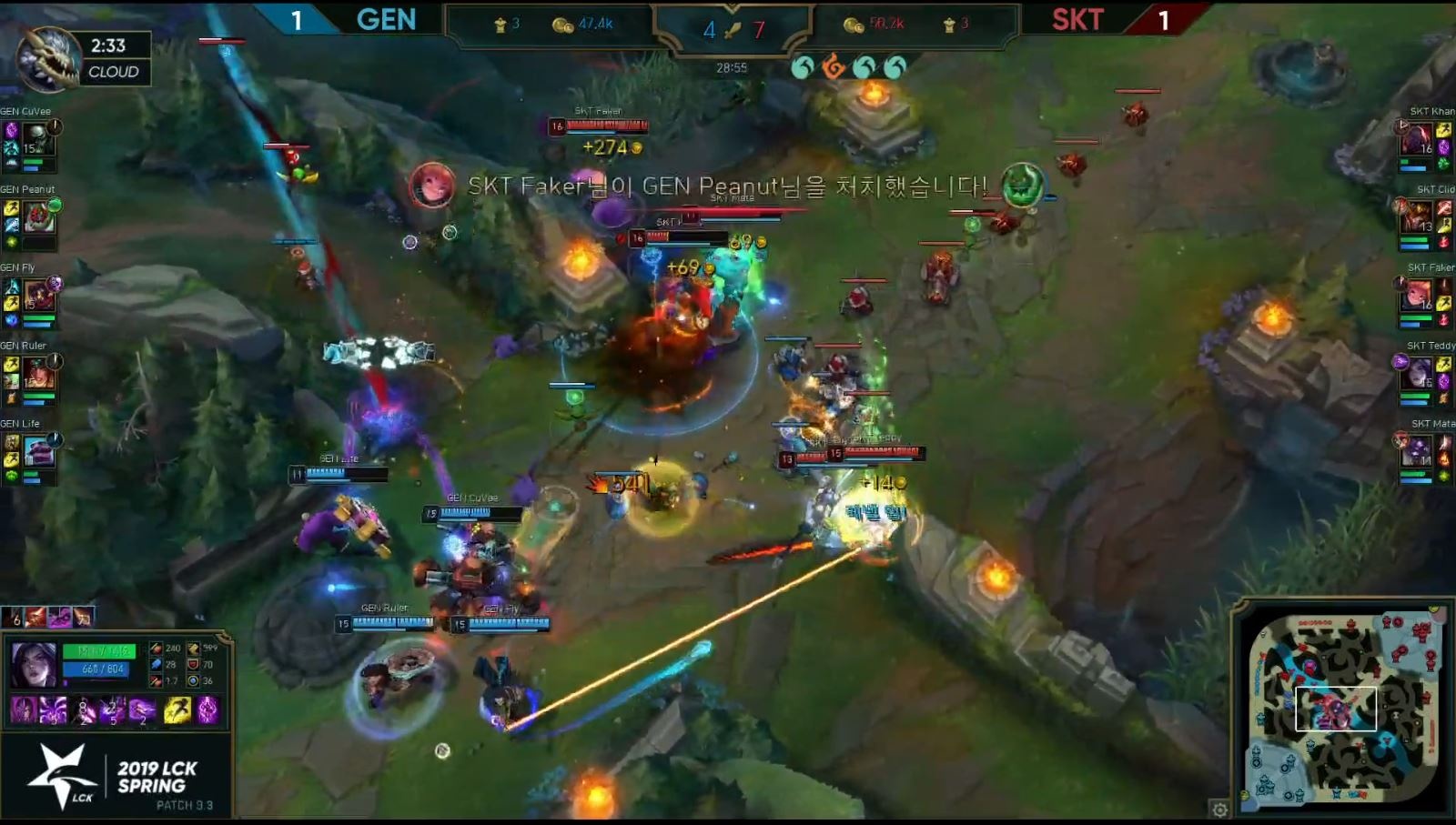This screenshot has width=1456, height=825.
Task: Click SKT's gold coin icon in scoreboard
Action: (852, 25)
